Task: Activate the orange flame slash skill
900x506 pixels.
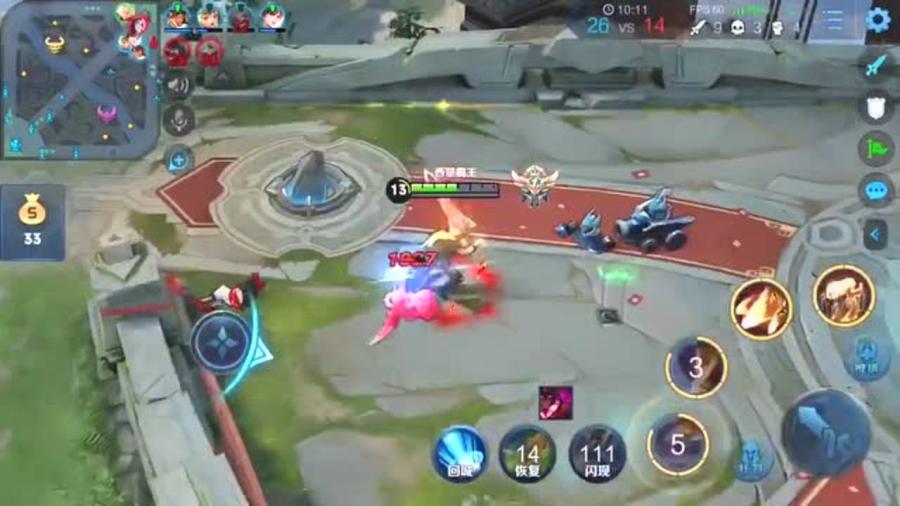Action: tap(761, 309)
